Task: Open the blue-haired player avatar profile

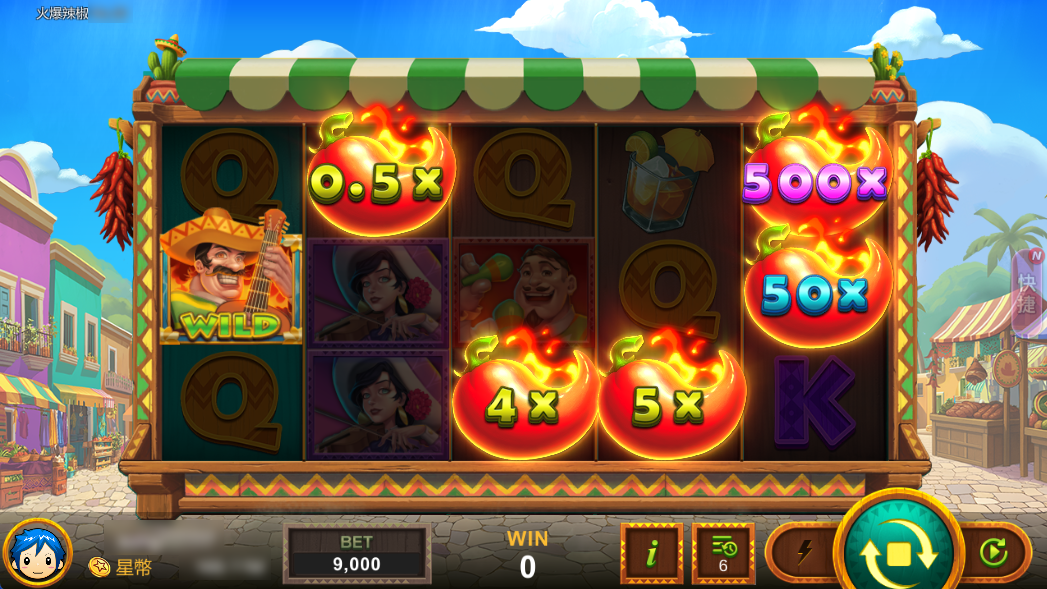Action: click(x=38, y=553)
